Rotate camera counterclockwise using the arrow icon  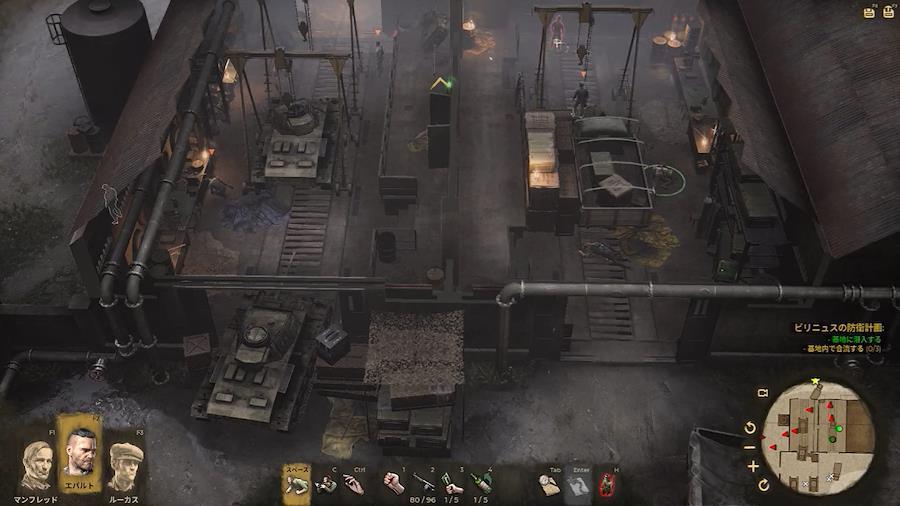[x=751, y=428]
